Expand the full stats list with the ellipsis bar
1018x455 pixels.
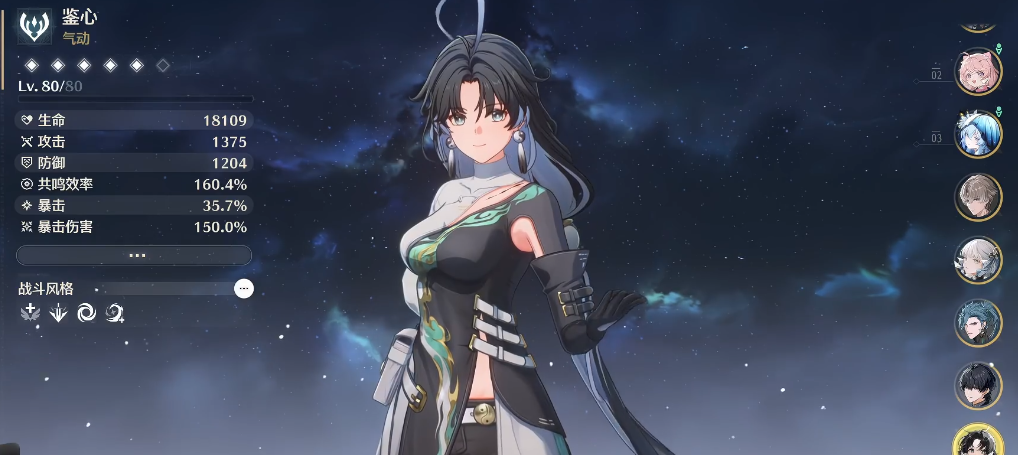click(x=134, y=255)
